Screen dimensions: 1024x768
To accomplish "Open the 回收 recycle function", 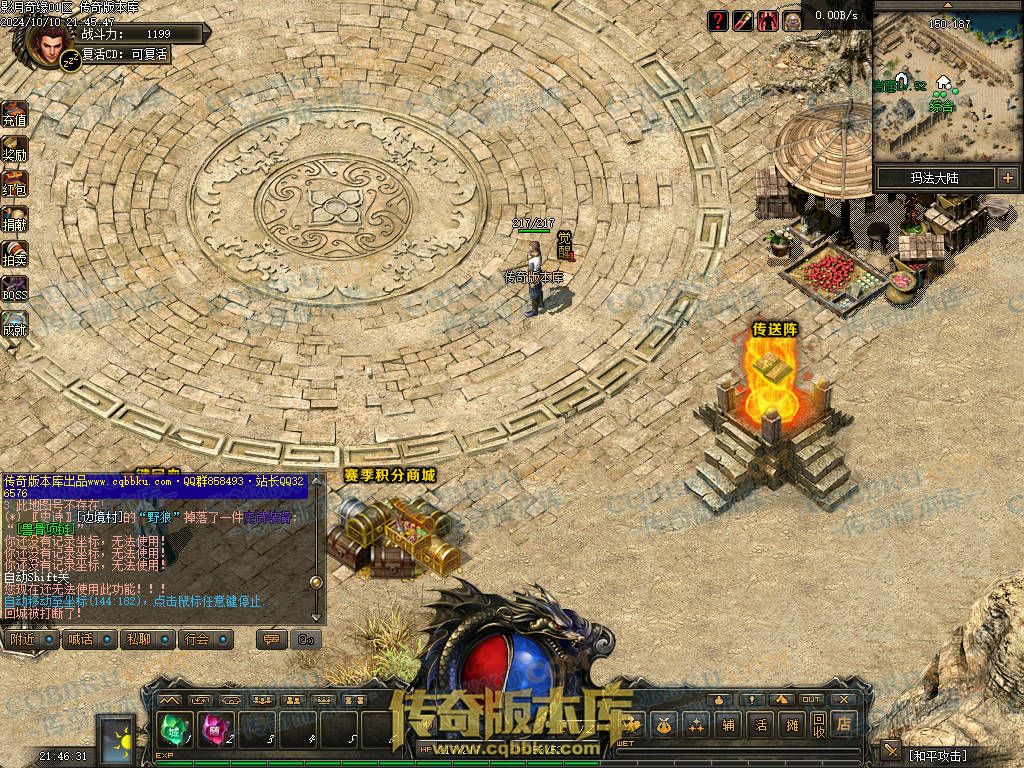I will pos(819,725).
